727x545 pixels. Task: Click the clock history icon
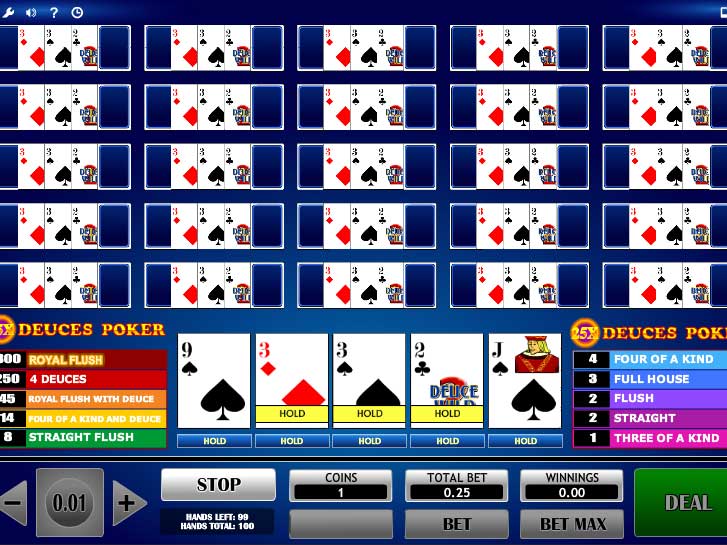point(77,12)
